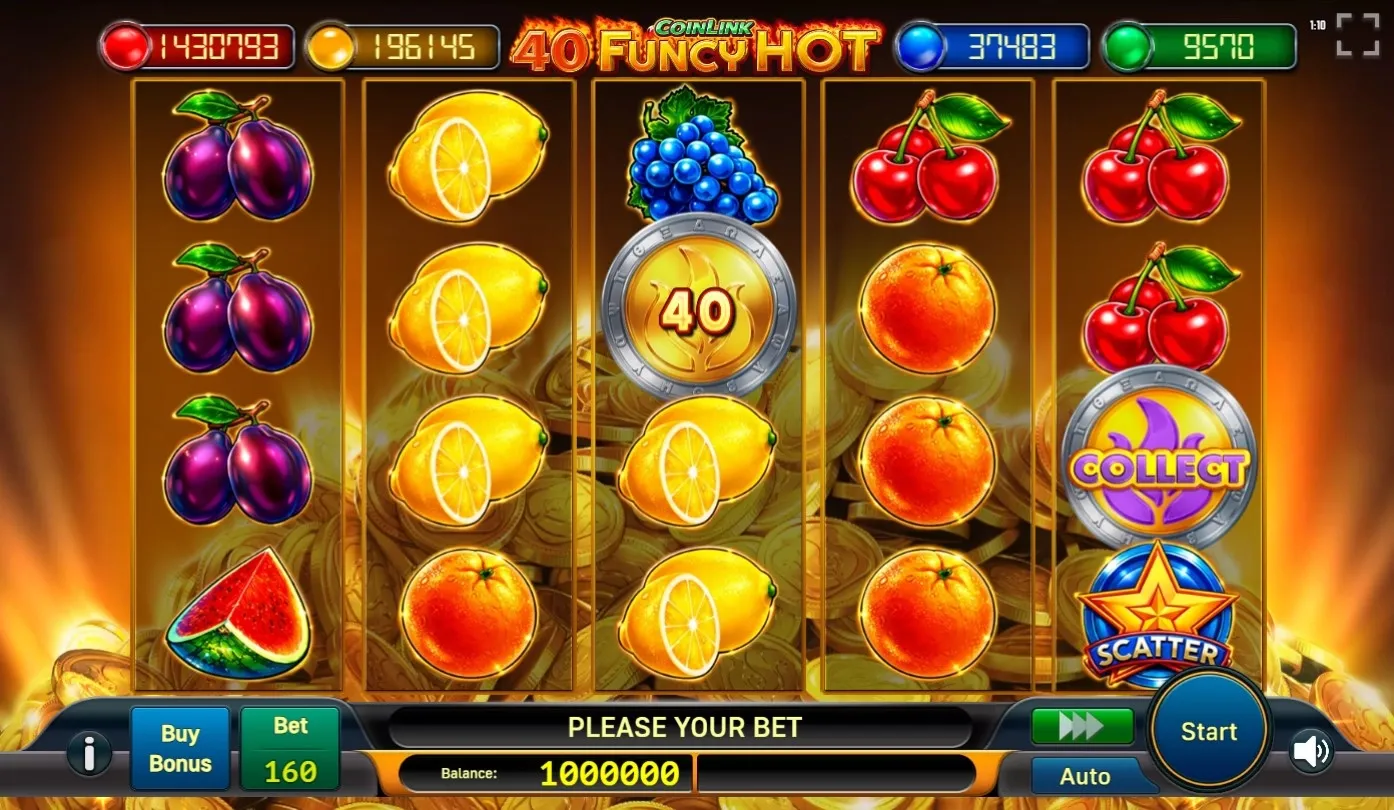Viewport: 1394px width, 810px height.
Task: Click the watermelon slice symbol
Action: (x=237, y=615)
